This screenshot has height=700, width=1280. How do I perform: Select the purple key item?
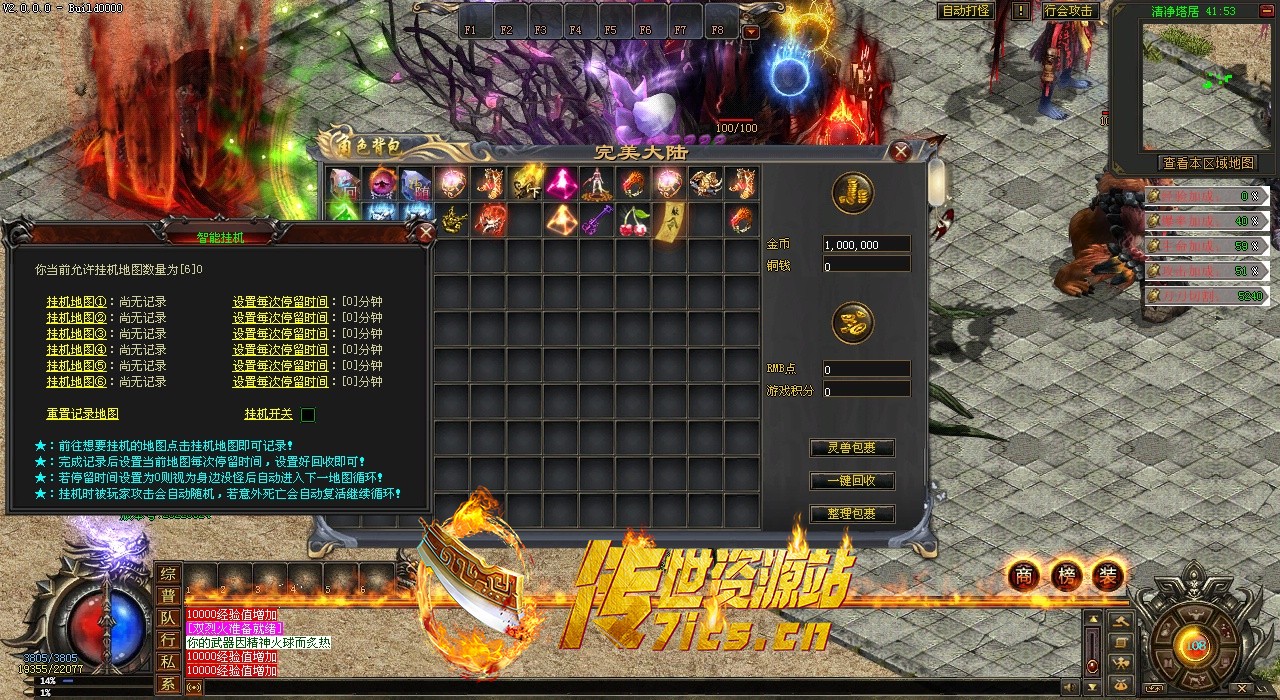[597, 219]
